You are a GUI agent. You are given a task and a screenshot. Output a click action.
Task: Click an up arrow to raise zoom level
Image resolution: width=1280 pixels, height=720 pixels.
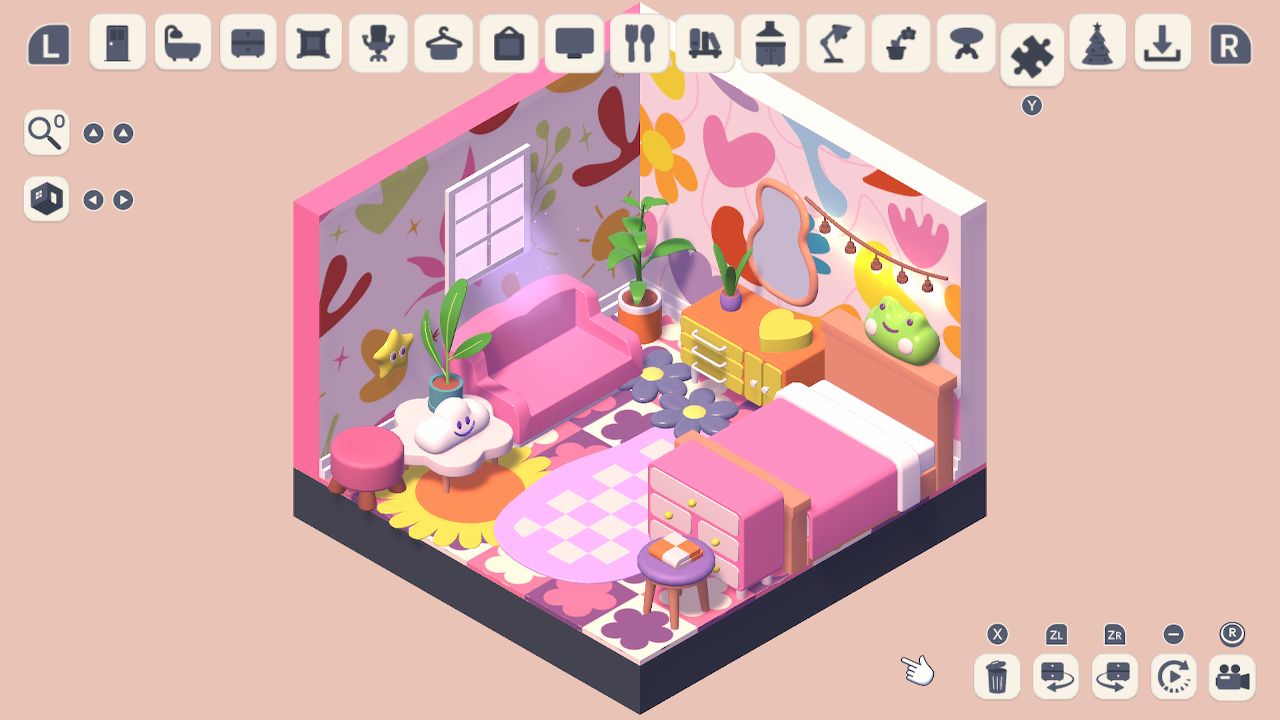95,131
